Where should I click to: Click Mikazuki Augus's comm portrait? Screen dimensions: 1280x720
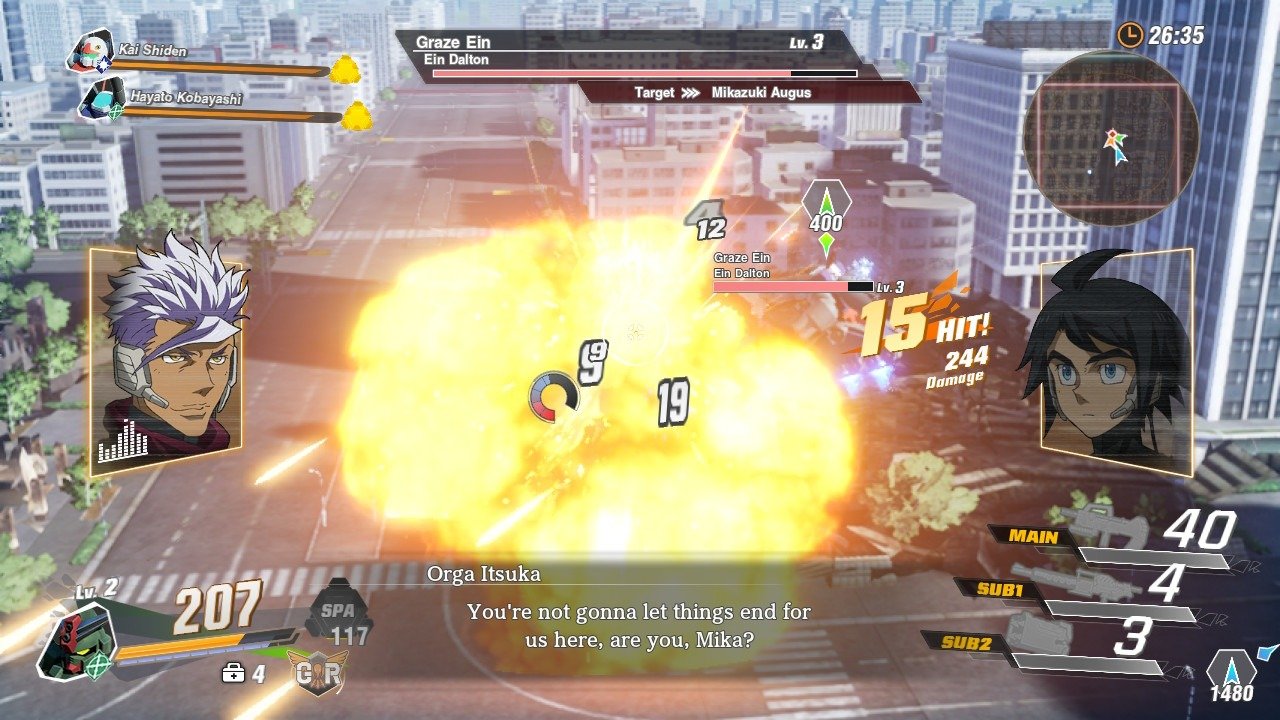point(1115,362)
